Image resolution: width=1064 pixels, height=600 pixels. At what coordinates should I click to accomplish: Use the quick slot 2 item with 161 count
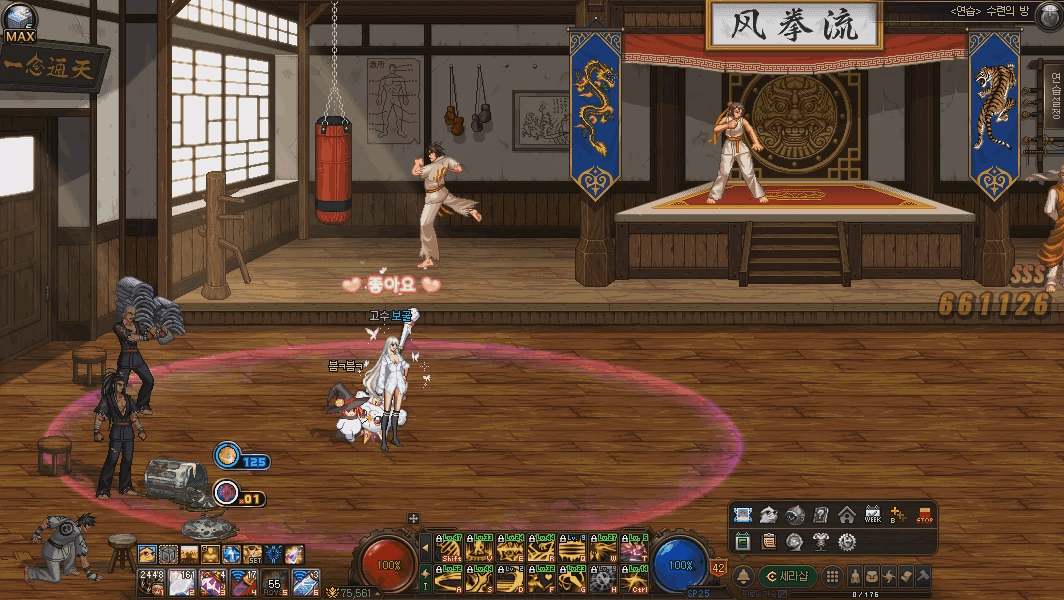182,581
